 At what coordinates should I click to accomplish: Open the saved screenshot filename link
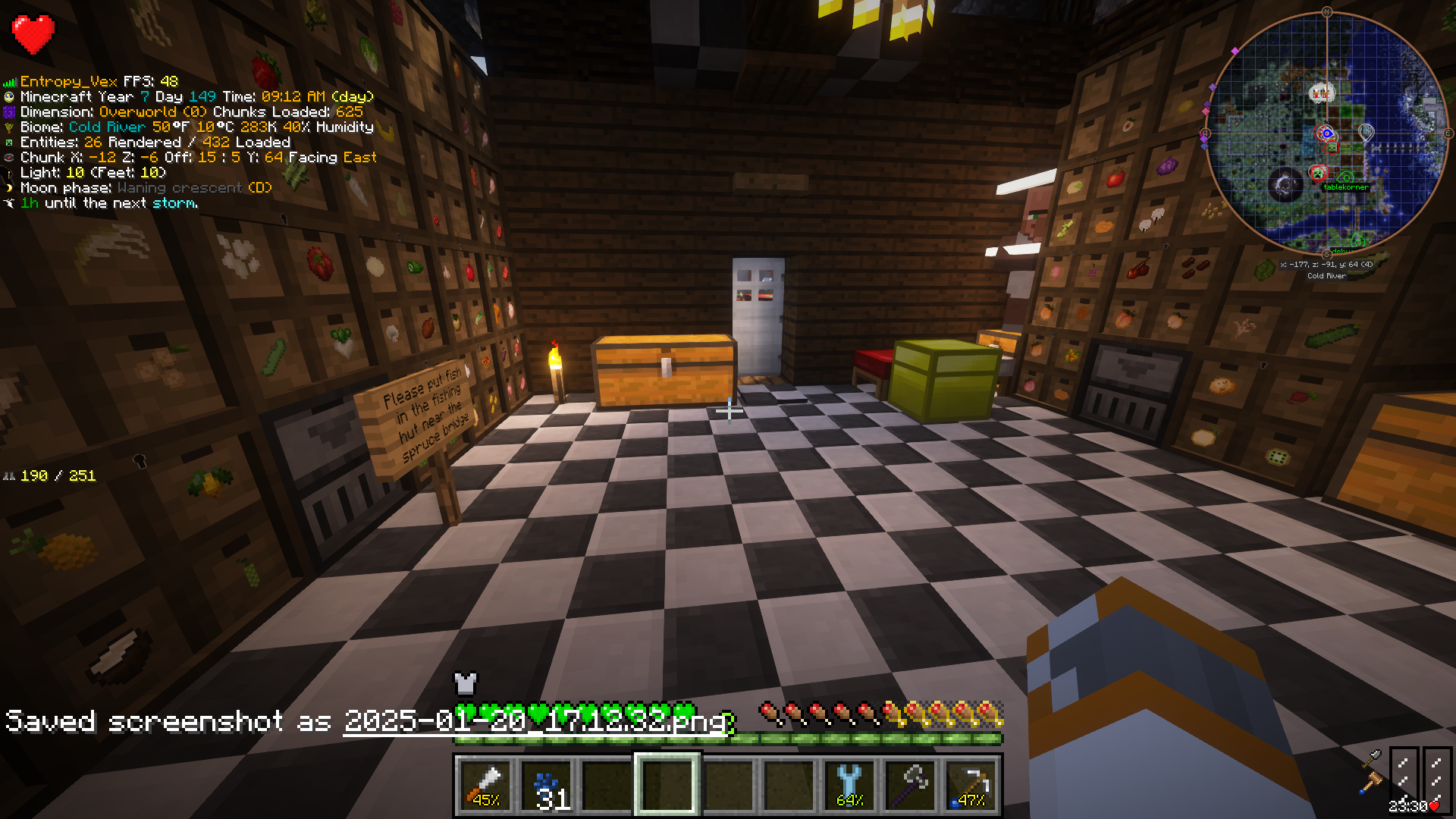[x=535, y=721]
